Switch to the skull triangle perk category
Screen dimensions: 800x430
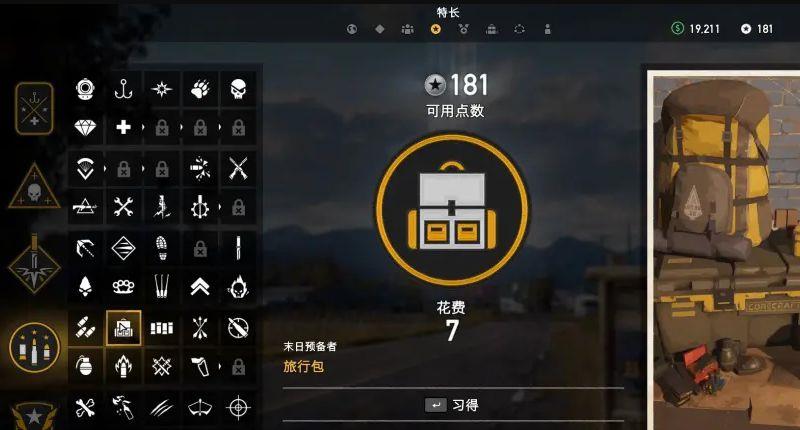[x=35, y=187]
